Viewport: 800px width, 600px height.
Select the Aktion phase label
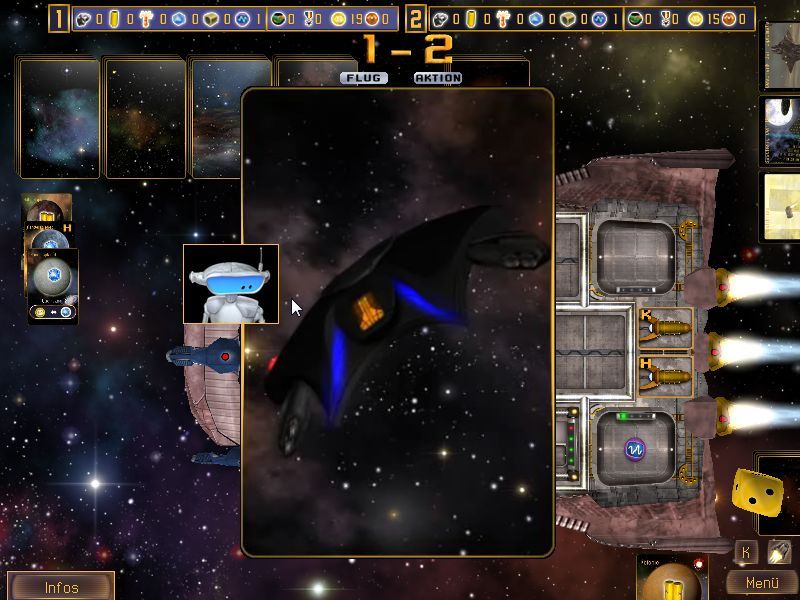[x=438, y=78]
